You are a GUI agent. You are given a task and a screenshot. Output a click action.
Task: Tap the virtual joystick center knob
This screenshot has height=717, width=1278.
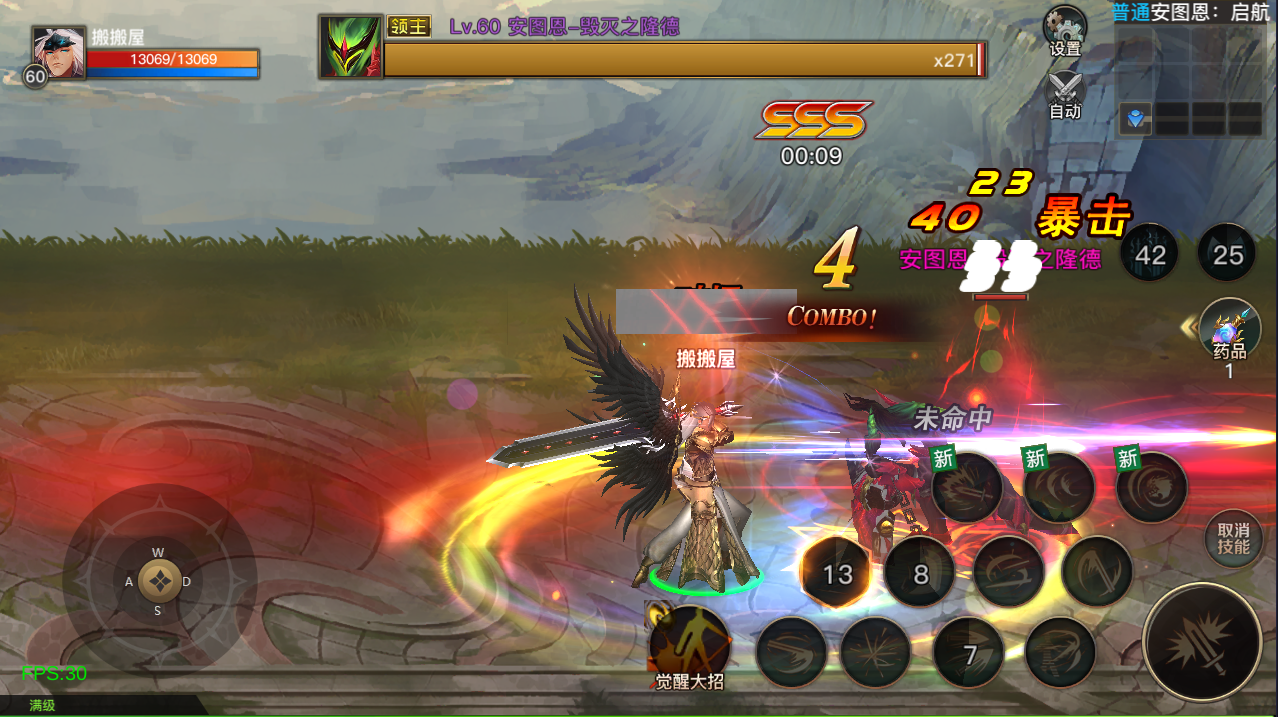[x=158, y=580]
